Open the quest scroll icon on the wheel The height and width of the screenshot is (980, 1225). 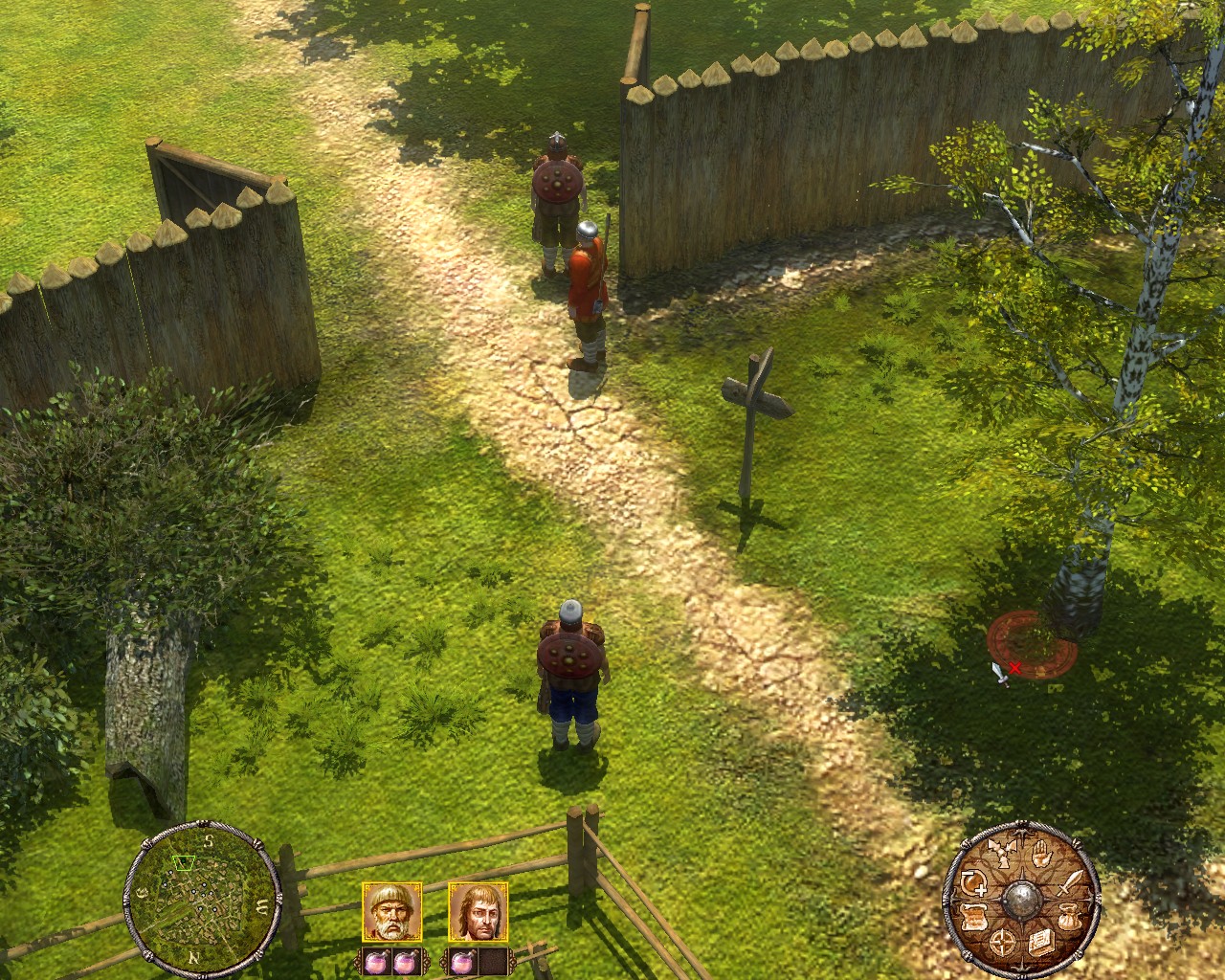(973, 916)
